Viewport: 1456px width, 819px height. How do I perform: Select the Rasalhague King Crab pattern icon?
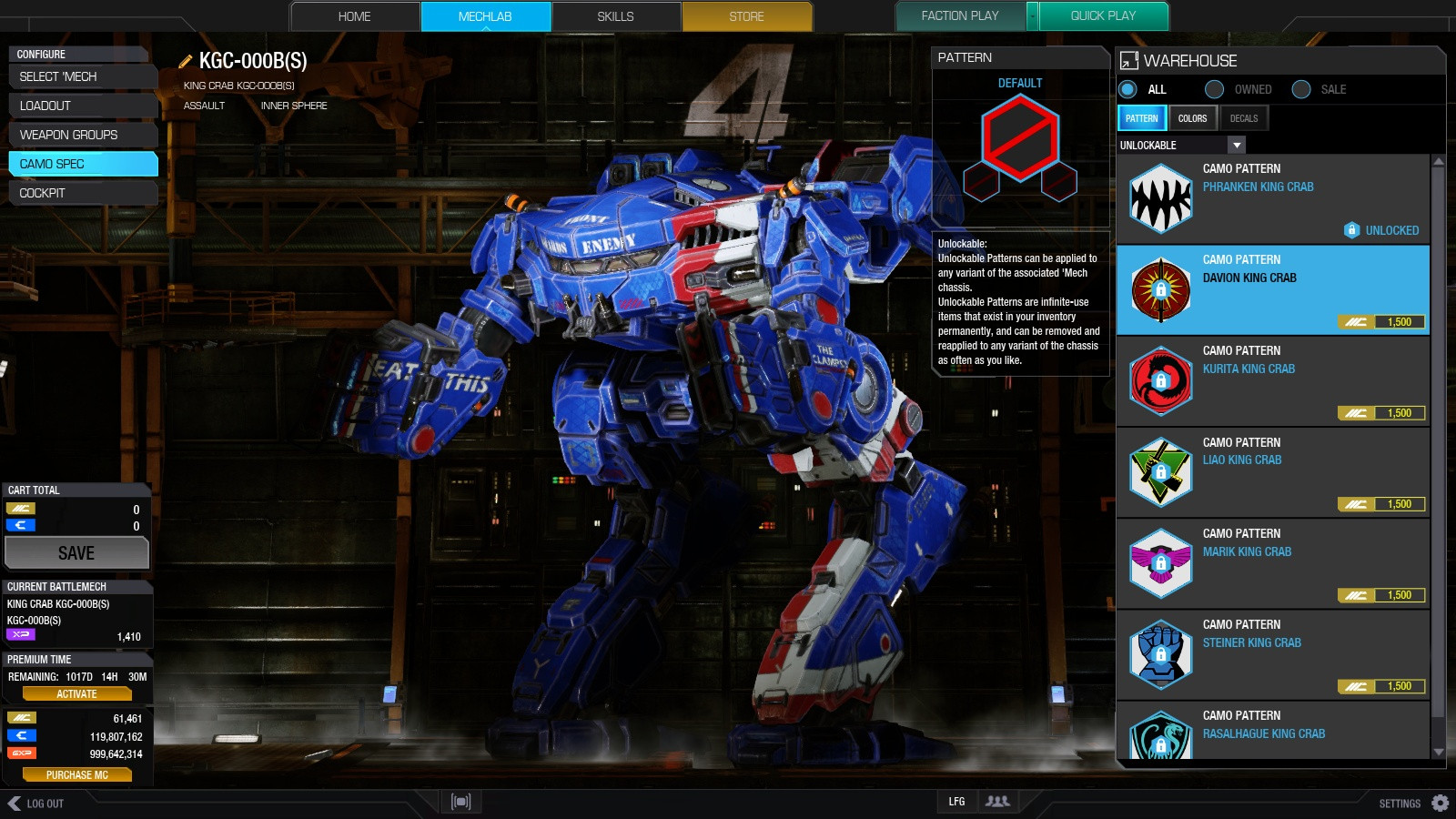tap(1160, 733)
